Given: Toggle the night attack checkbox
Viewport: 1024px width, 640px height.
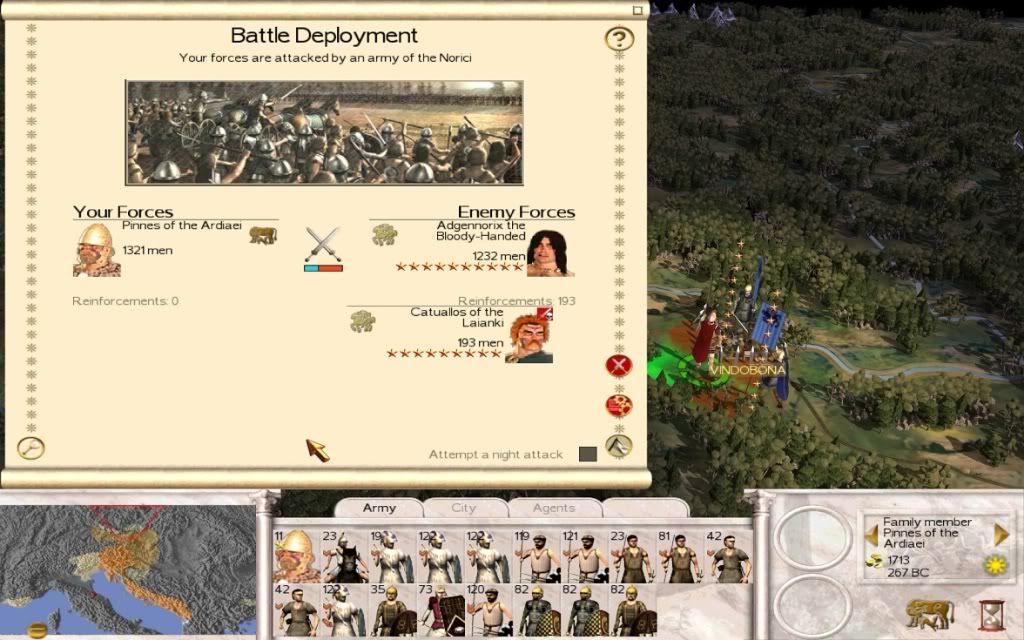Looking at the screenshot, I should point(588,454).
